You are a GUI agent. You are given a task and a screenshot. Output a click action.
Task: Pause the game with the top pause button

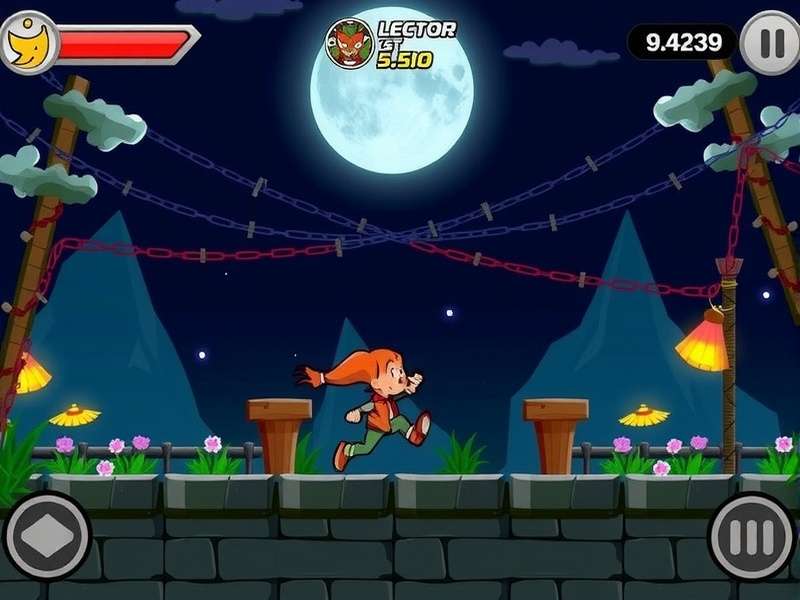click(771, 43)
